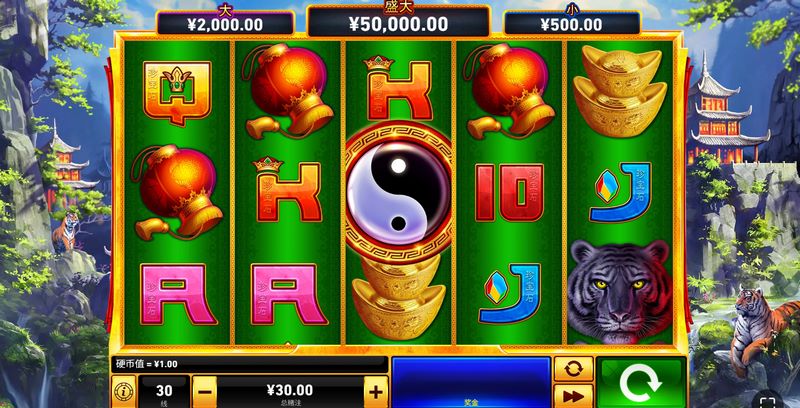
Task: Select the 30 lines setting box
Action: (163, 391)
